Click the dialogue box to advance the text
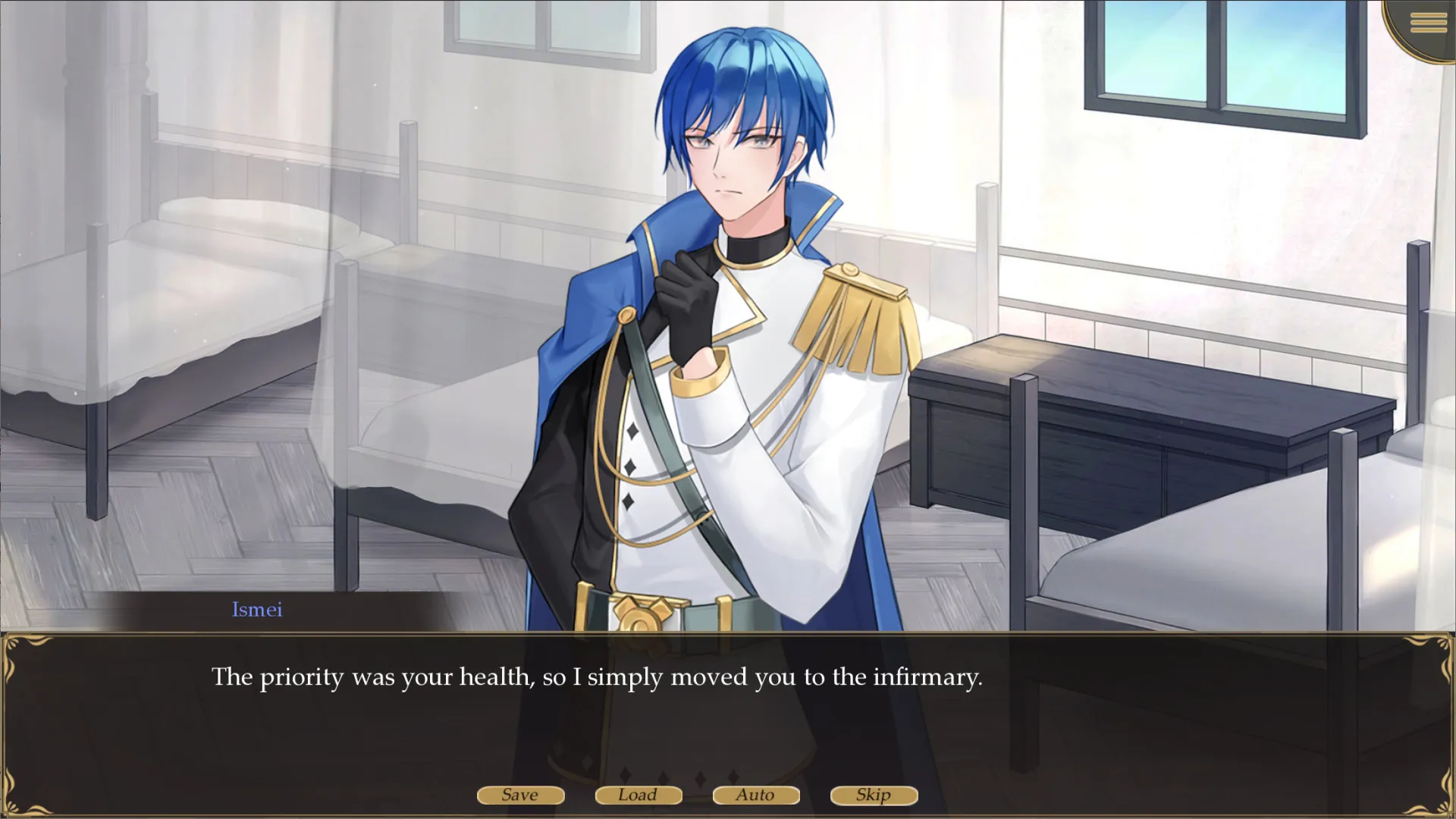The width and height of the screenshot is (1456, 819). [728, 713]
